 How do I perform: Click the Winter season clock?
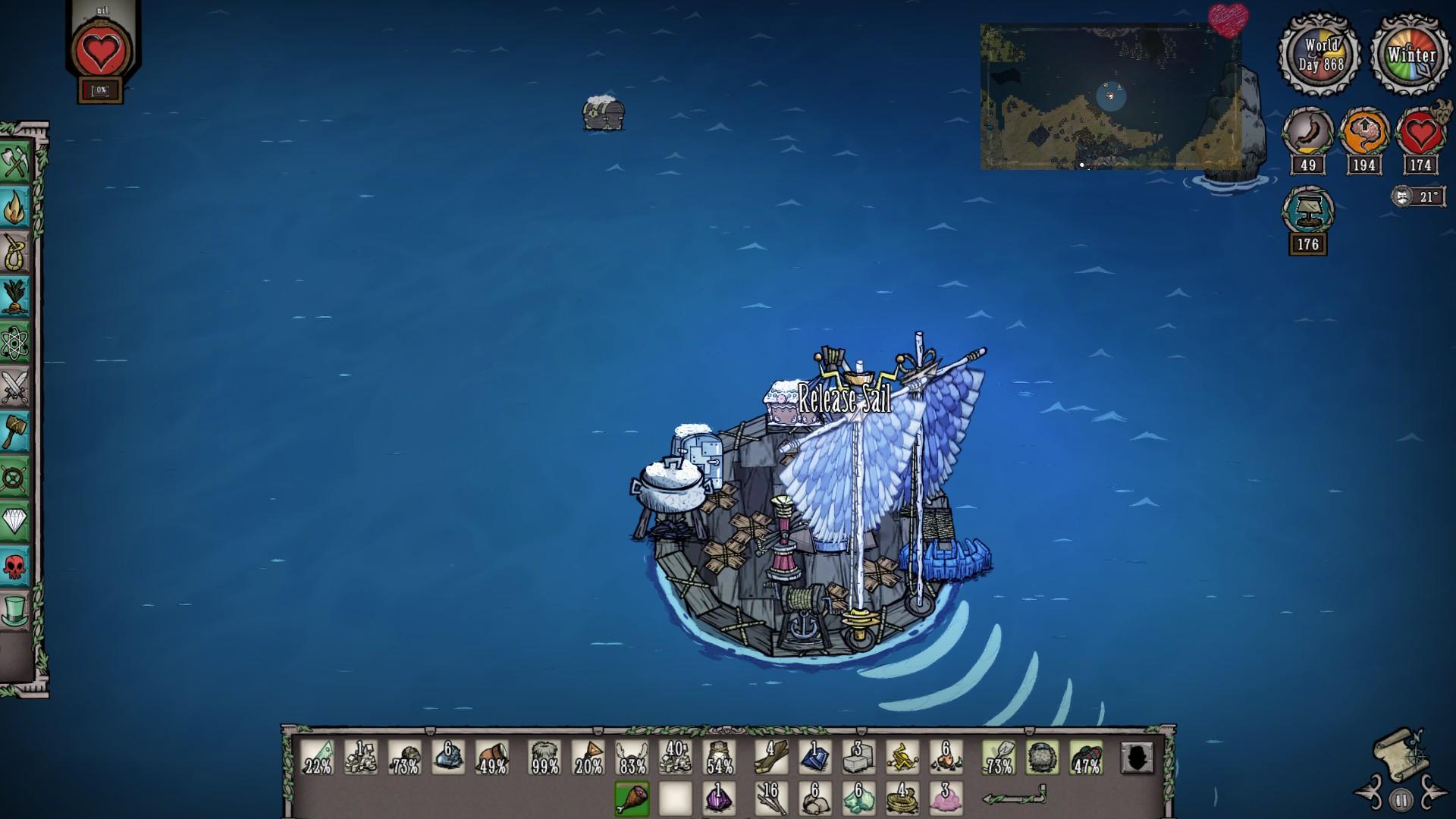[x=1409, y=55]
